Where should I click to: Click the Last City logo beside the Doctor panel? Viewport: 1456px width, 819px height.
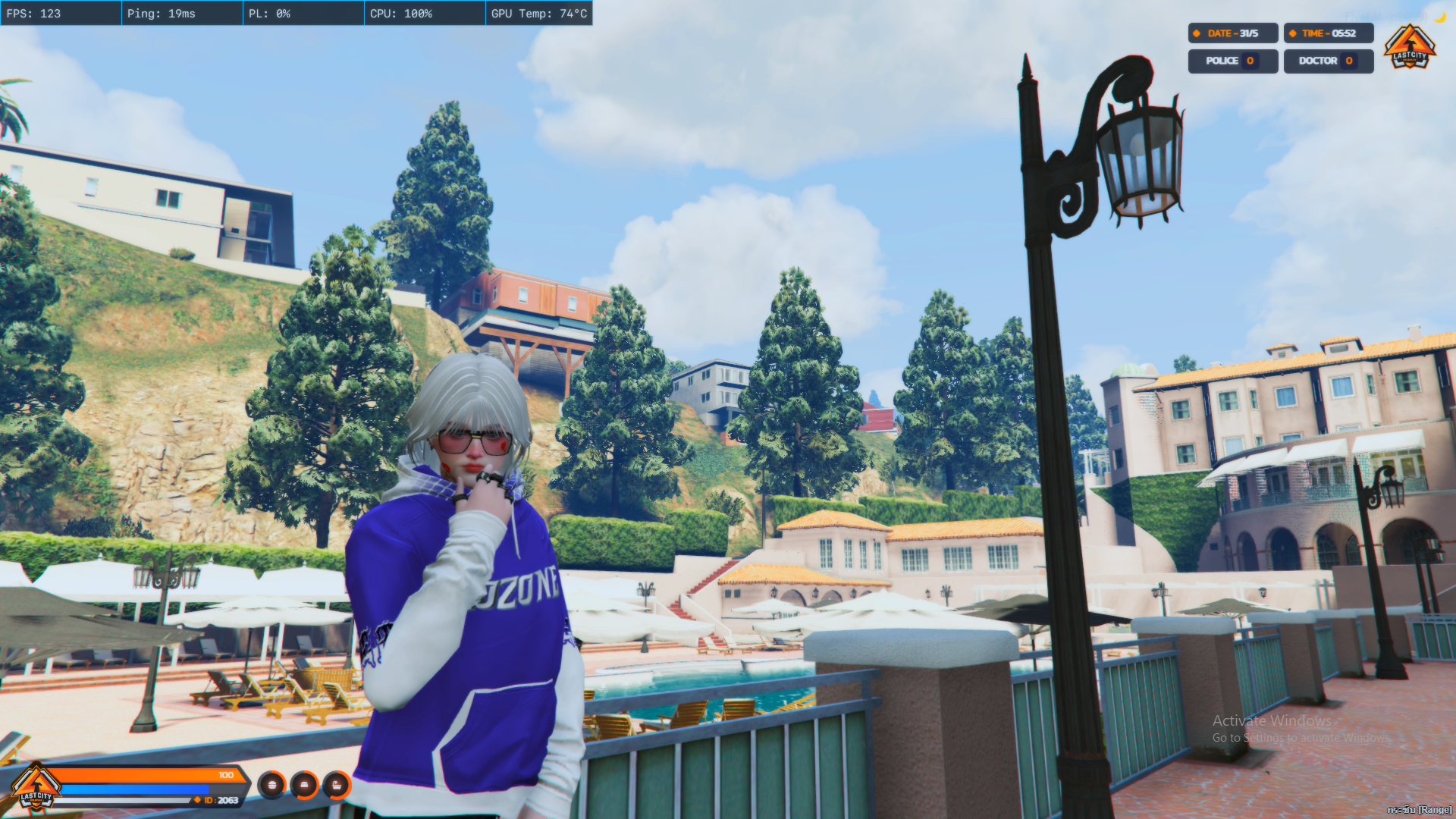click(x=1409, y=49)
